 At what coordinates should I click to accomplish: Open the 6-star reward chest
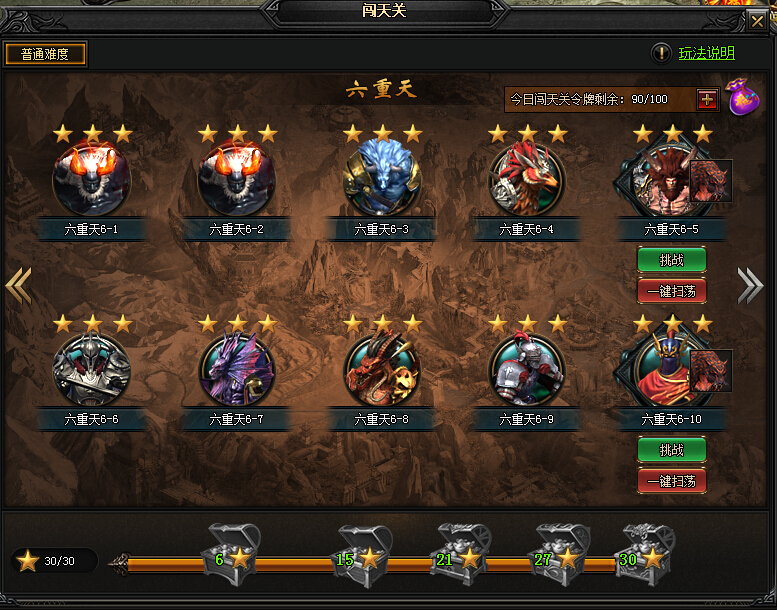(x=232, y=548)
